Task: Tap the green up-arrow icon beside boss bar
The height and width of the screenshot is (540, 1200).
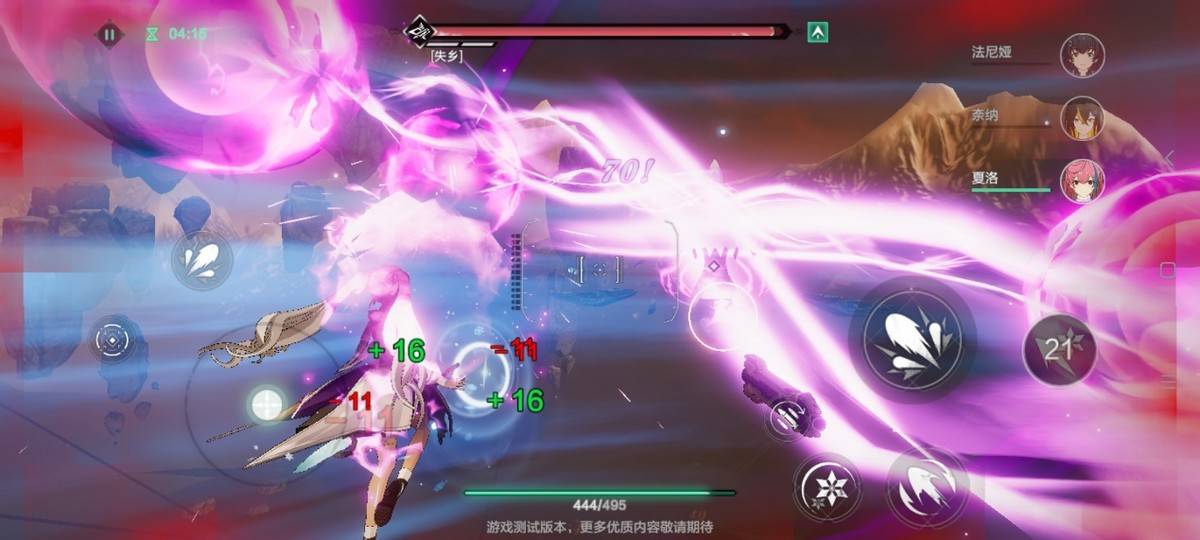Action: 819,32
